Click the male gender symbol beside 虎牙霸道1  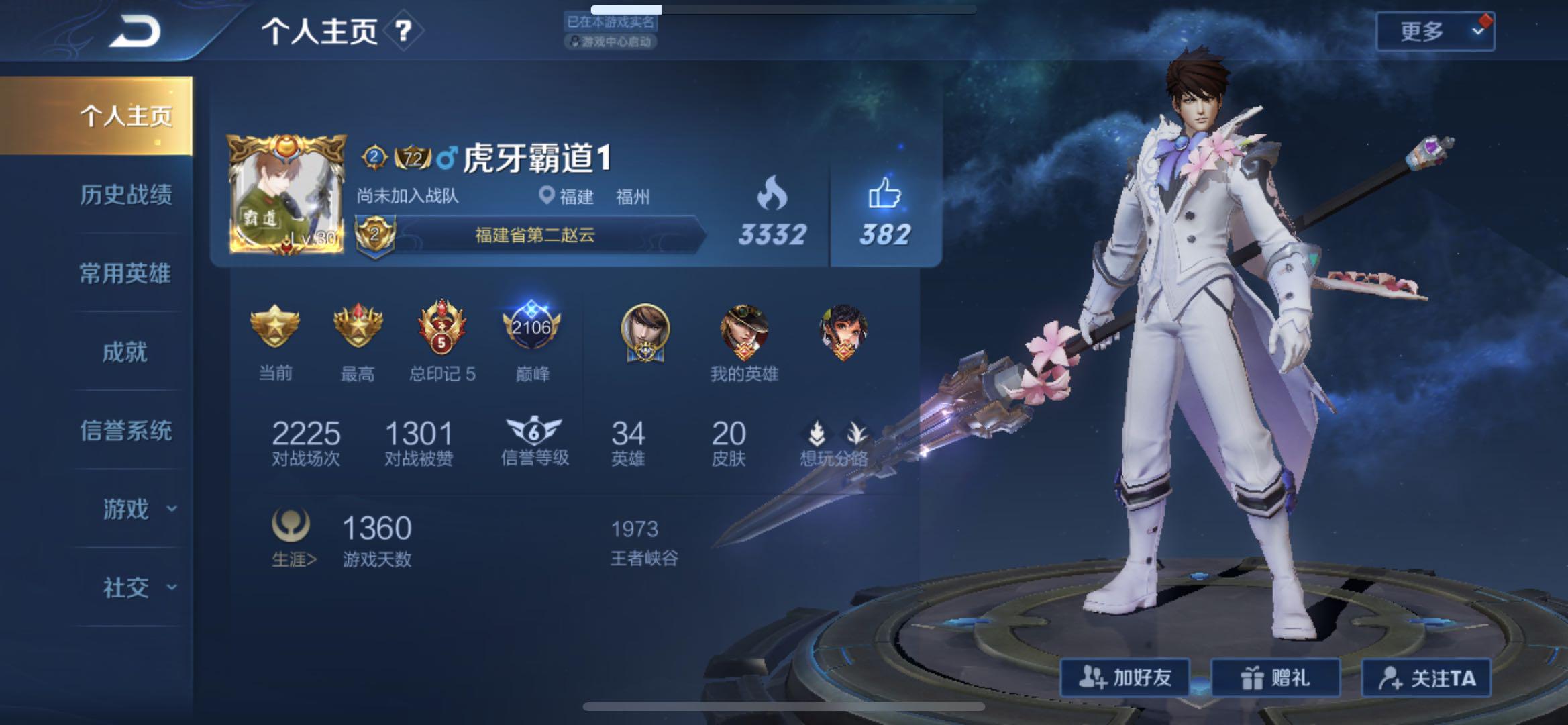coord(446,156)
